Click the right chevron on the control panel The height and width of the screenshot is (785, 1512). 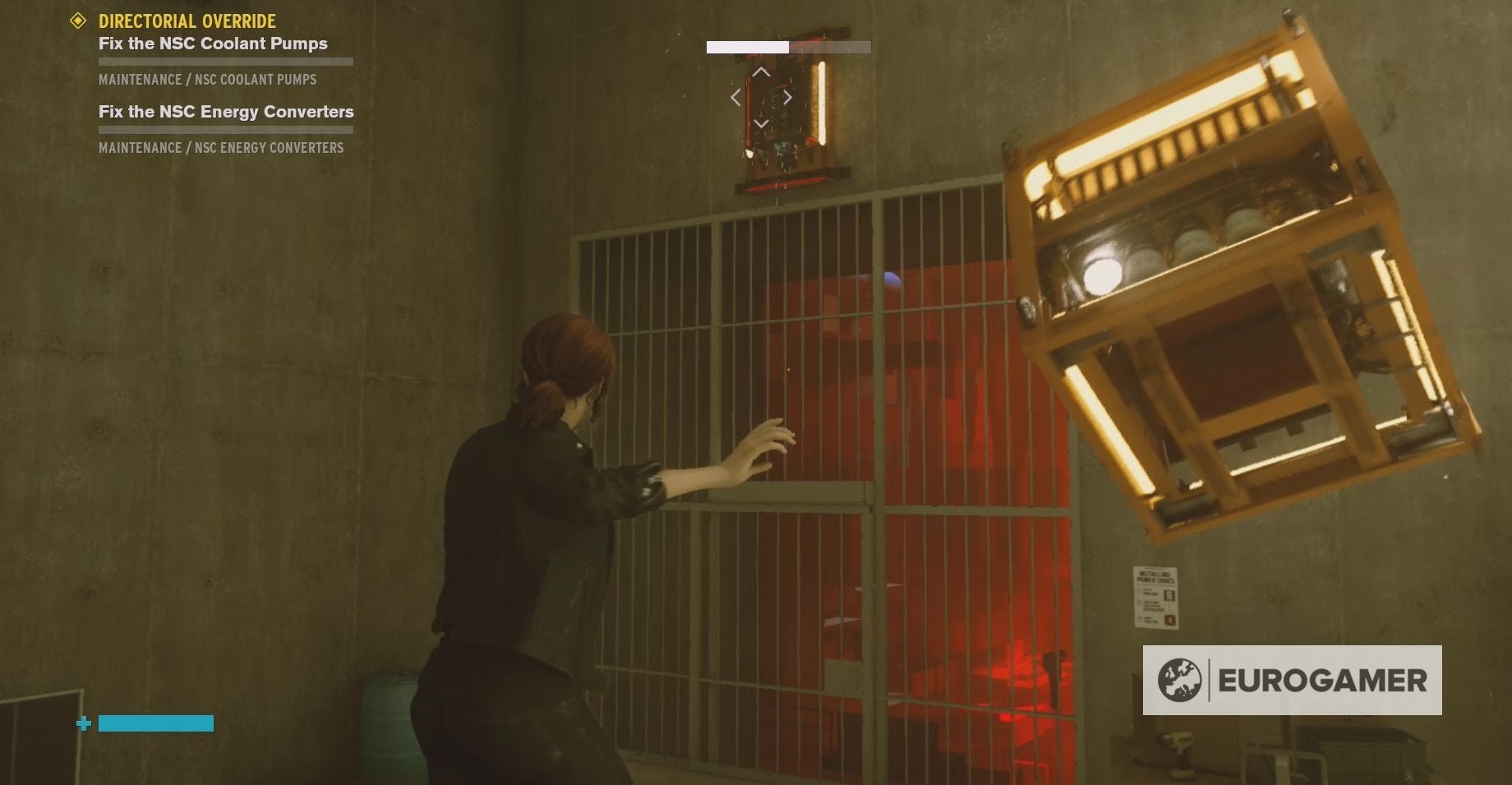tap(786, 96)
